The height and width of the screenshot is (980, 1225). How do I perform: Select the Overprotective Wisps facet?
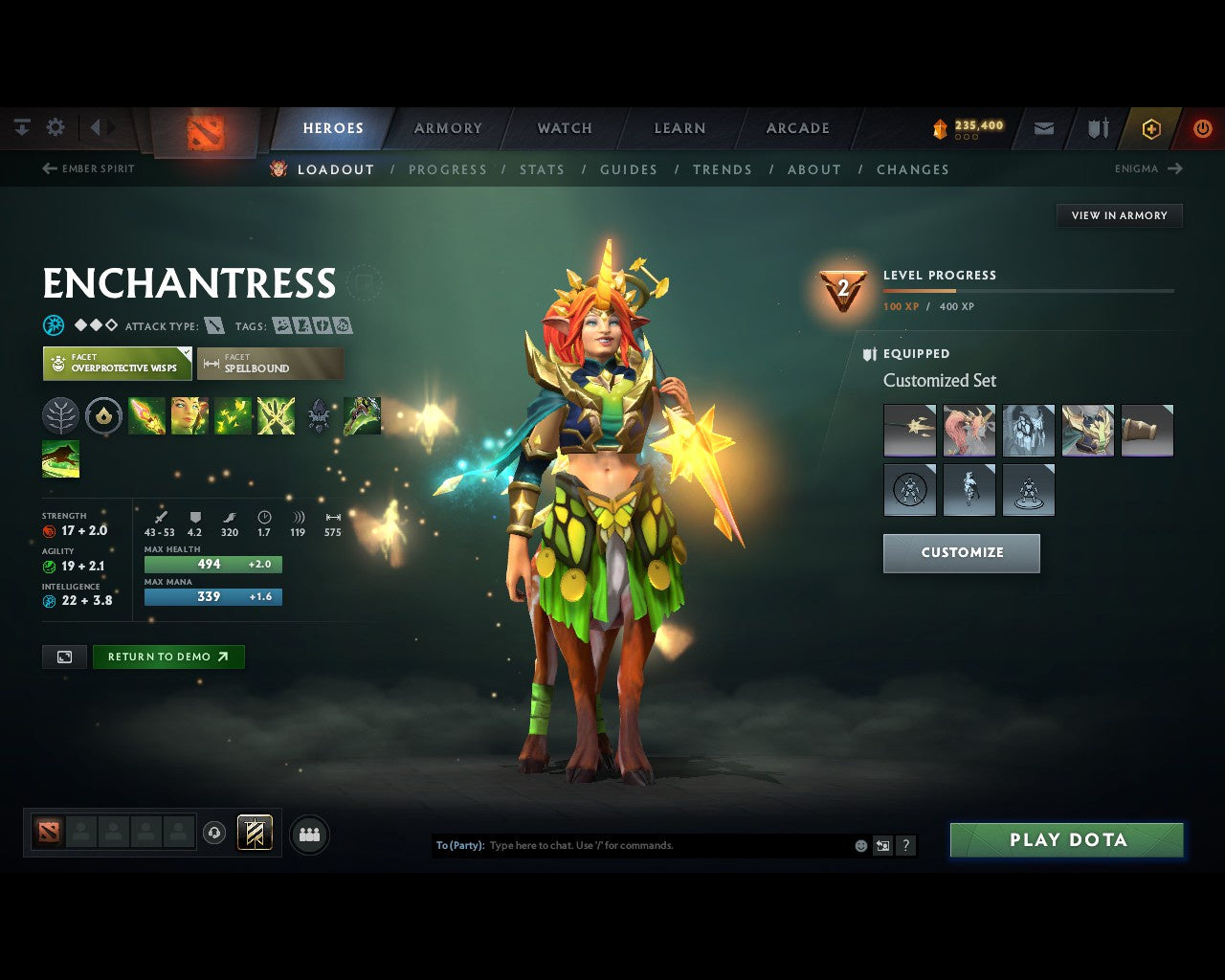pyautogui.click(x=117, y=364)
